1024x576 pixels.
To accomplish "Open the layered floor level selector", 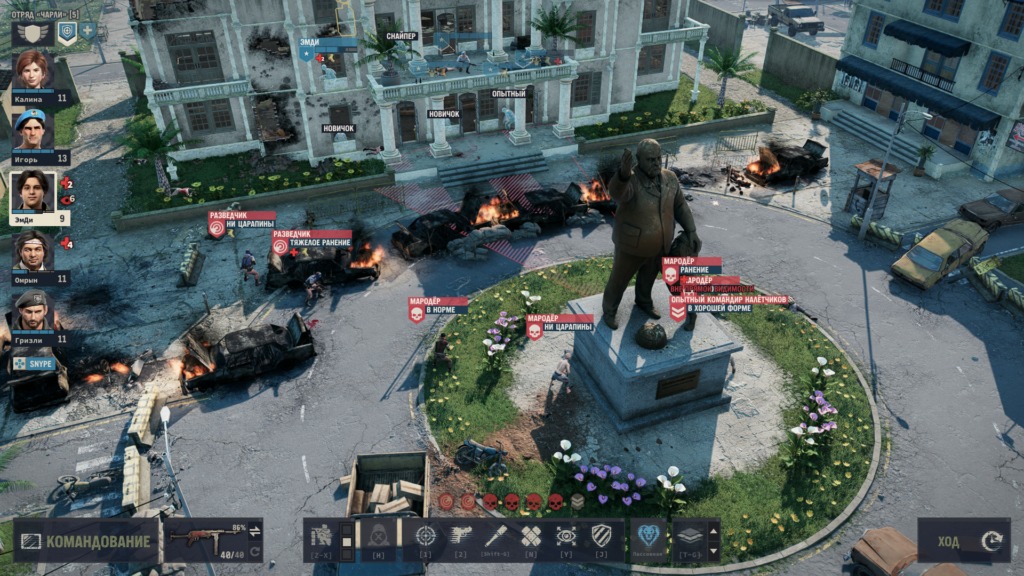I will pos(690,536).
